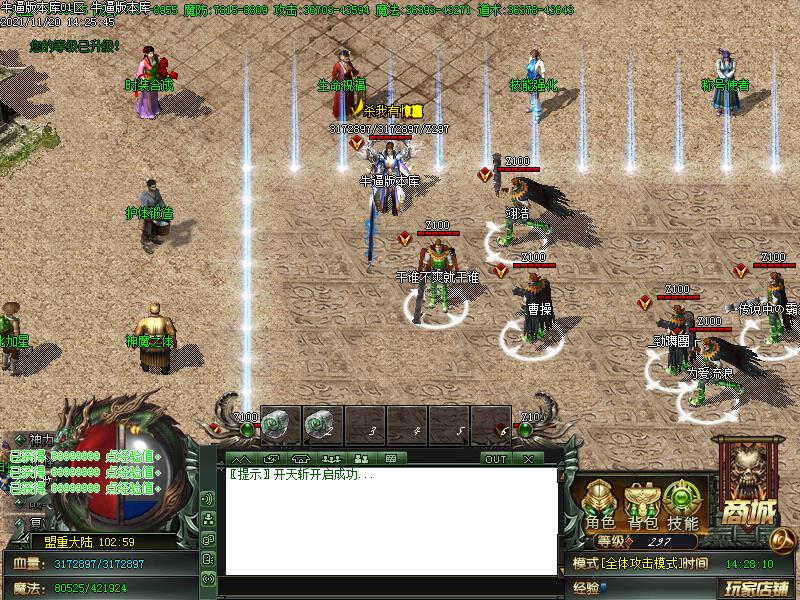Click the mountain-shaped chat toolbar button

pyautogui.click(x=241, y=459)
